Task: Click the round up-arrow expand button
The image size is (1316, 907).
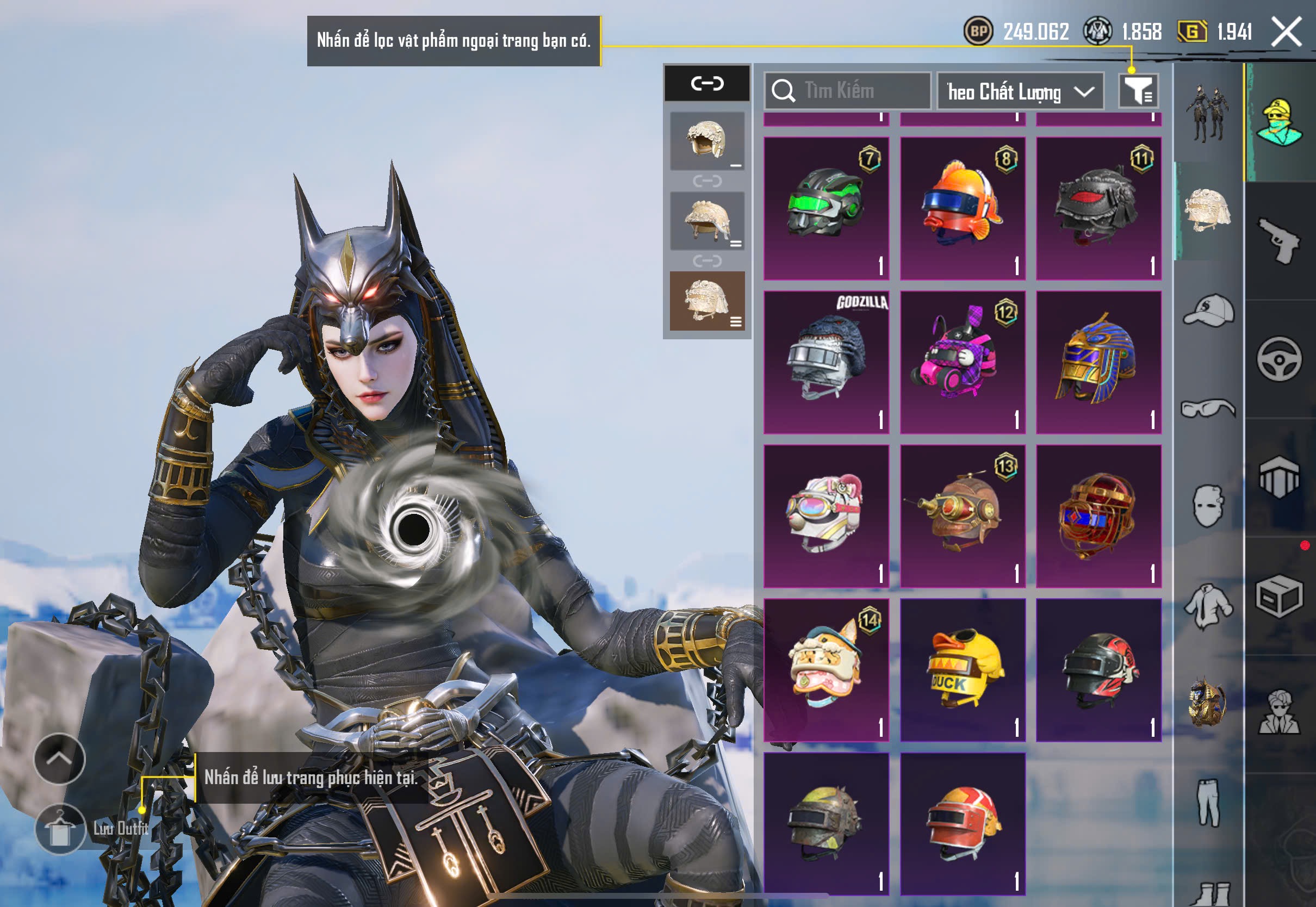Action: [60, 759]
